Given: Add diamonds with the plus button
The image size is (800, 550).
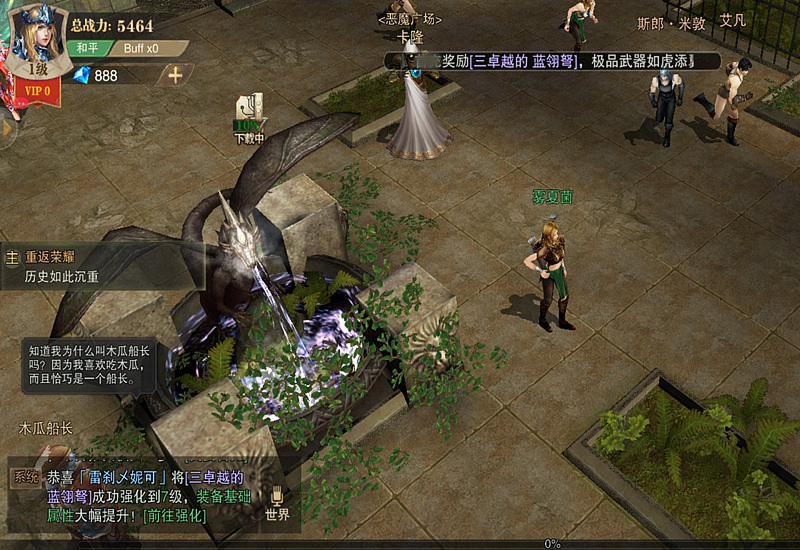Looking at the screenshot, I should click(175, 75).
